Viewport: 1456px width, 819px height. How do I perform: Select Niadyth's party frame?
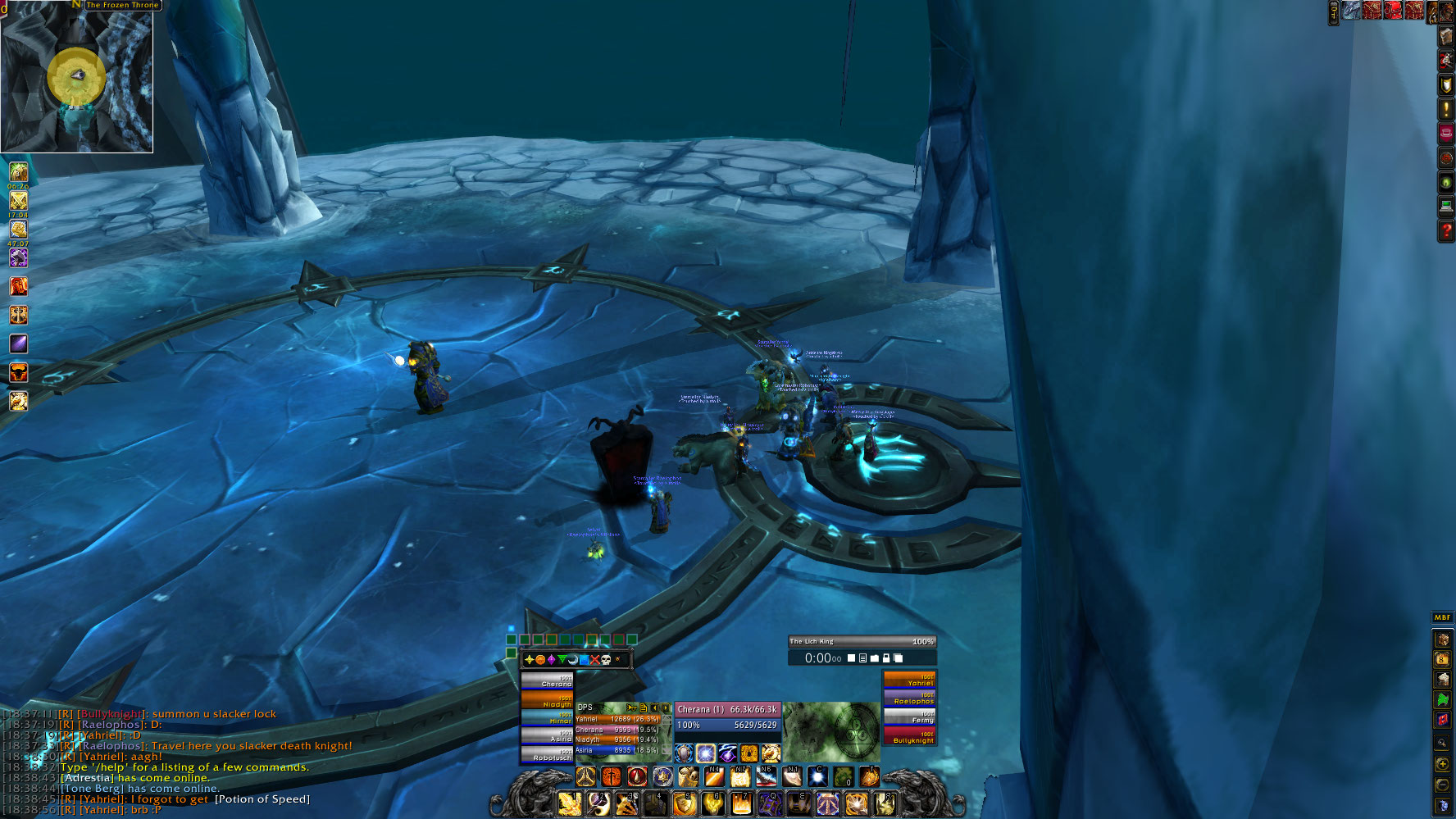[547, 700]
